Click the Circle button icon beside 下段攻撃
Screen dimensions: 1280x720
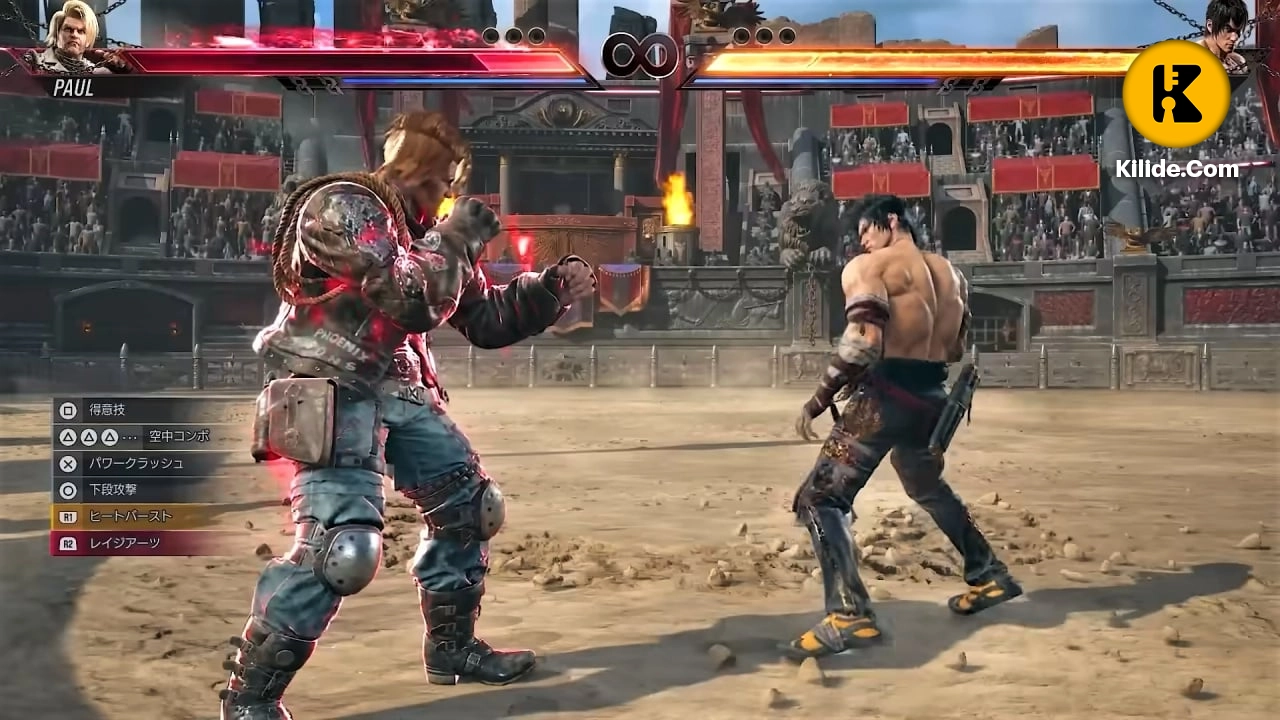[x=66, y=489]
